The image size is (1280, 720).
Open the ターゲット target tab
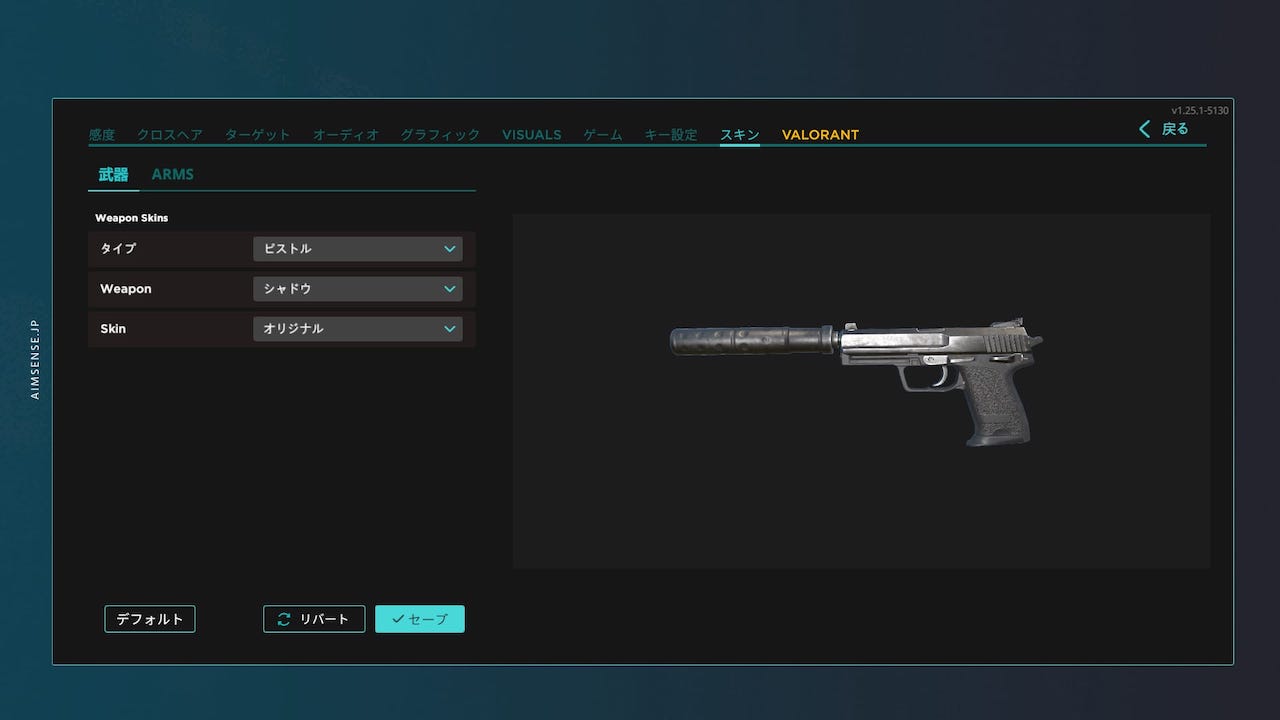257,134
